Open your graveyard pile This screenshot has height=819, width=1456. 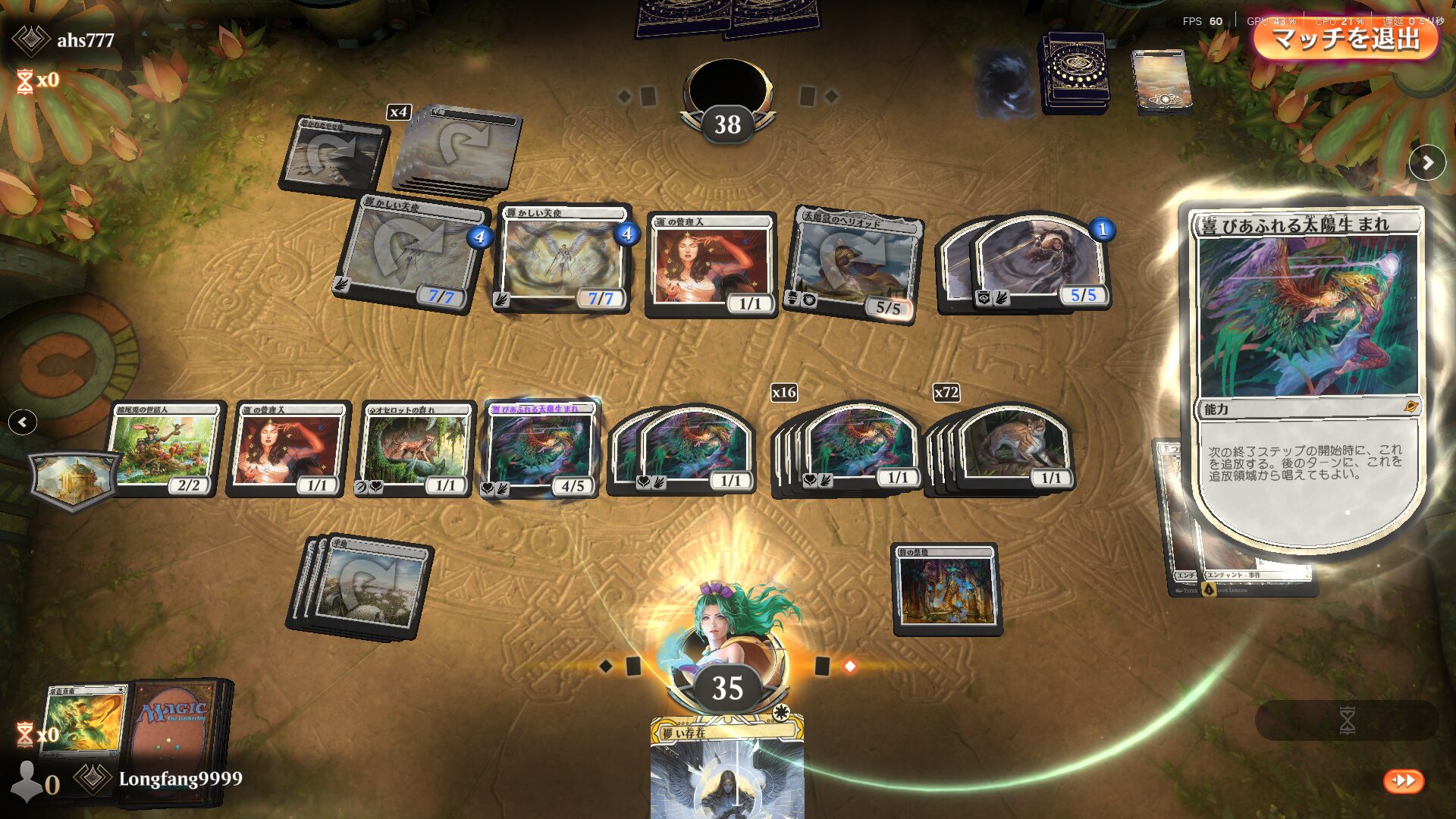(82, 720)
